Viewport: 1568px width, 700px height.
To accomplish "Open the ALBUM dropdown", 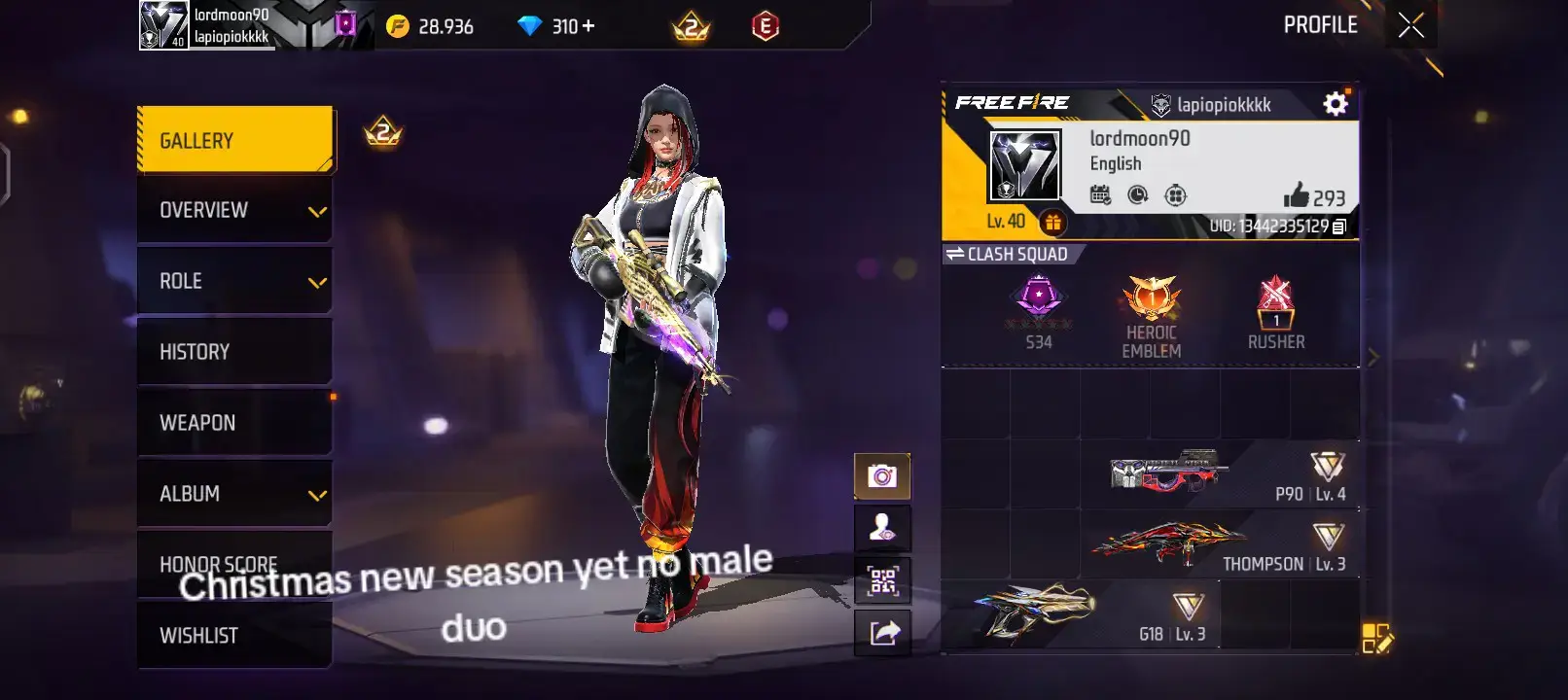I will (x=233, y=493).
